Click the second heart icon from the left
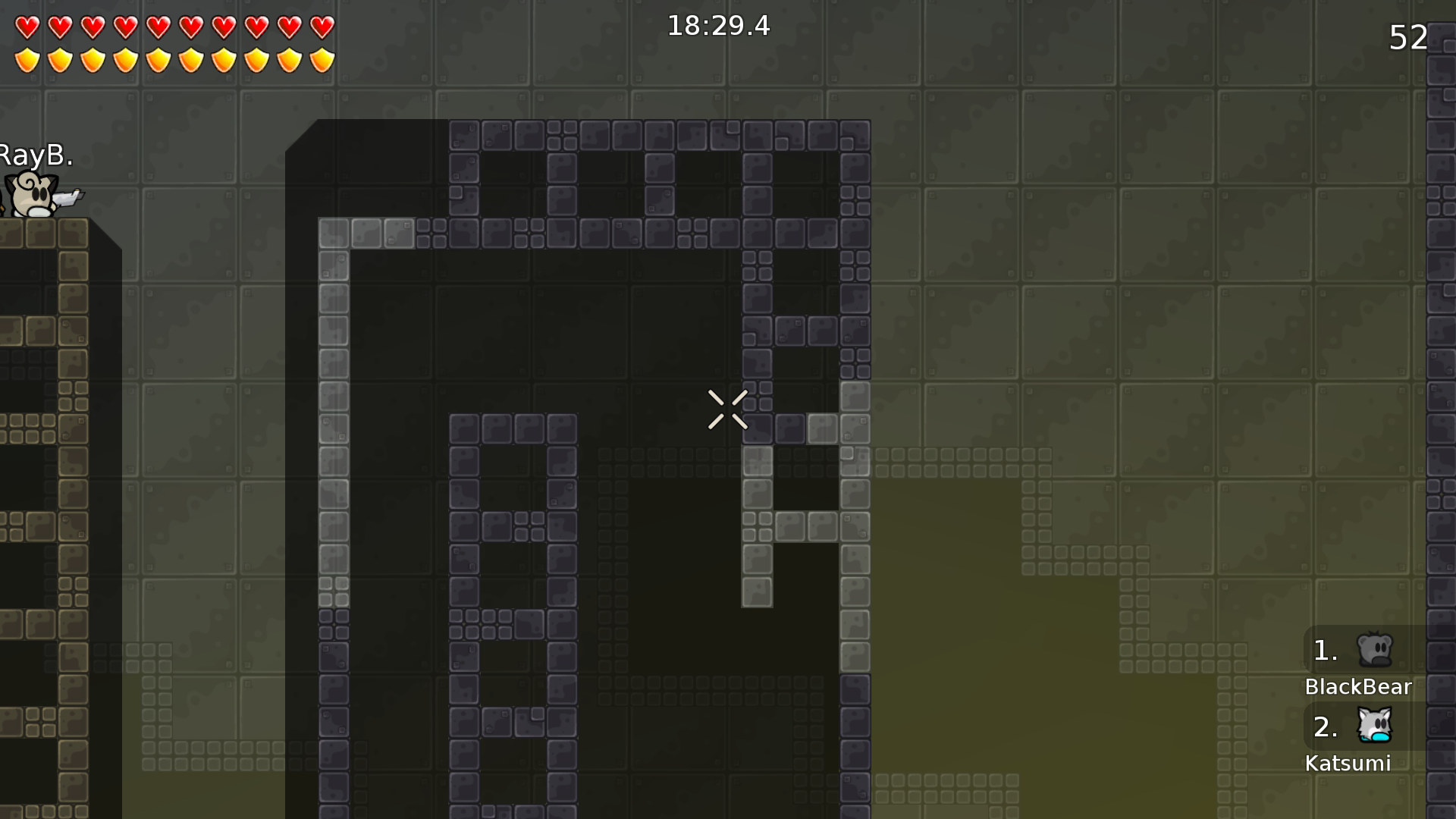This screenshot has width=1456, height=819. [x=59, y=26]
